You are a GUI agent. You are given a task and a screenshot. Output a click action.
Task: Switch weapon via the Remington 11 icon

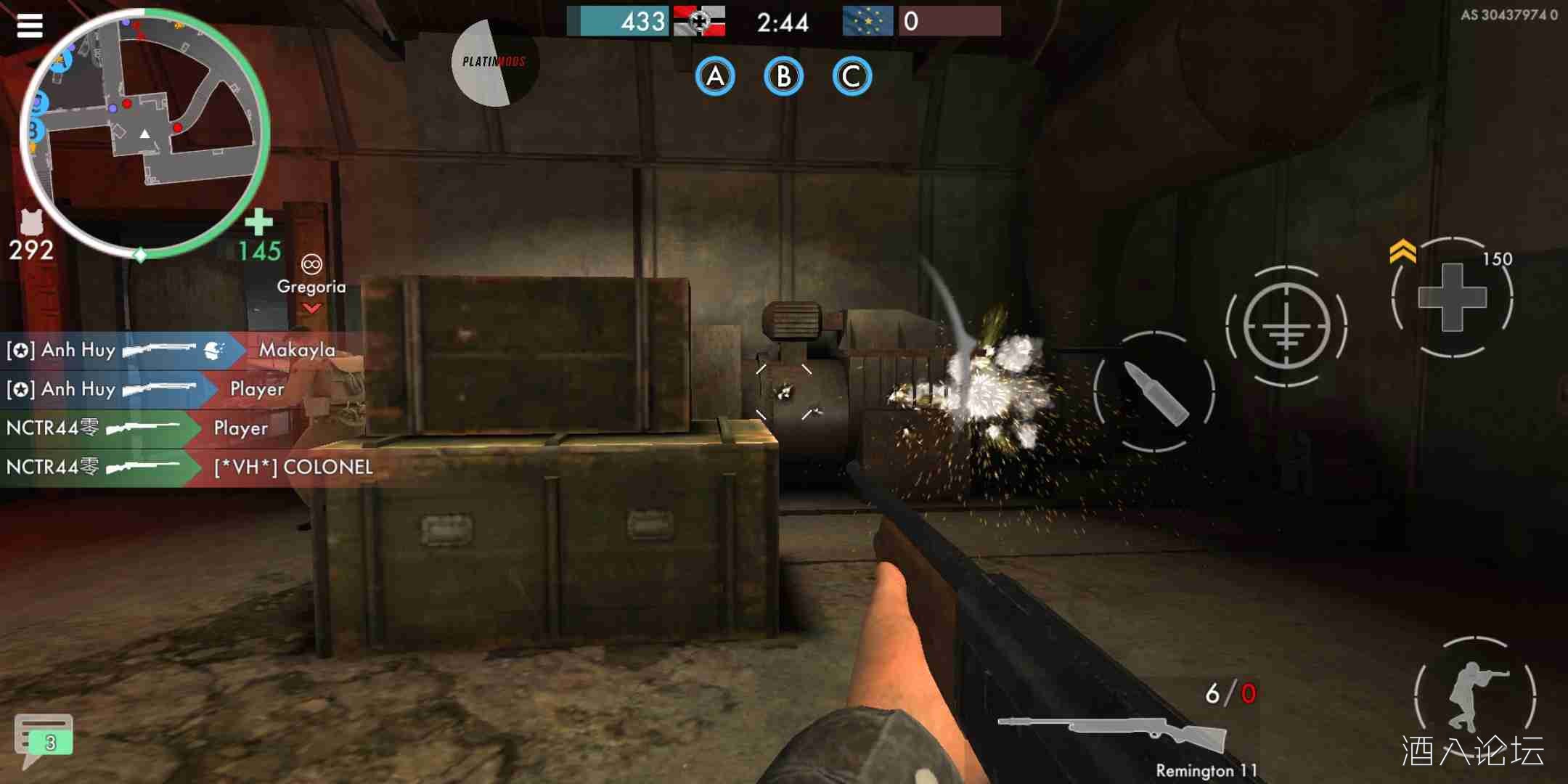tap(1112, 734)
